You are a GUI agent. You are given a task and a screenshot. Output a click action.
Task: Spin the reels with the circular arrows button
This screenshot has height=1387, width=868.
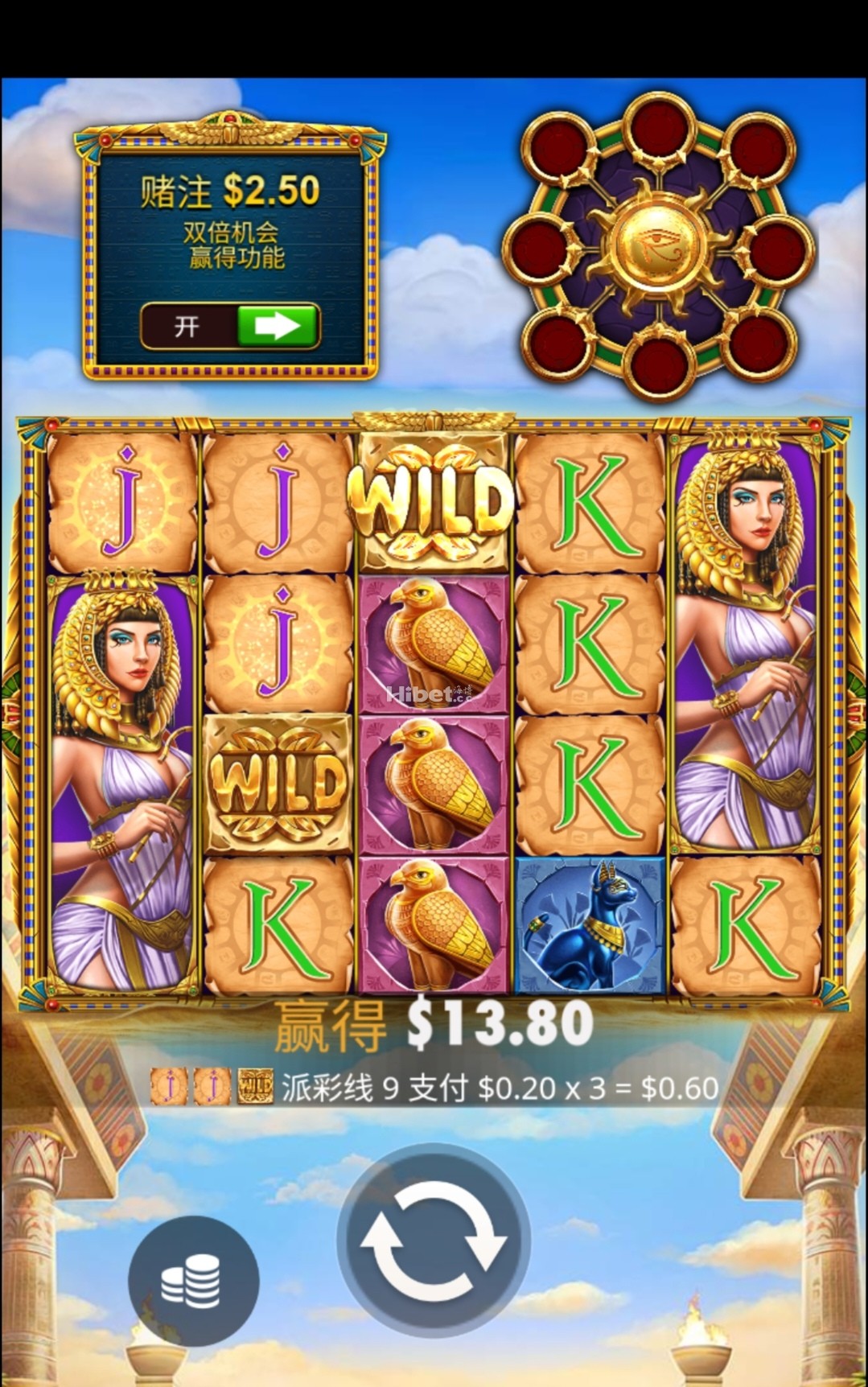[x=433, y=1240]
